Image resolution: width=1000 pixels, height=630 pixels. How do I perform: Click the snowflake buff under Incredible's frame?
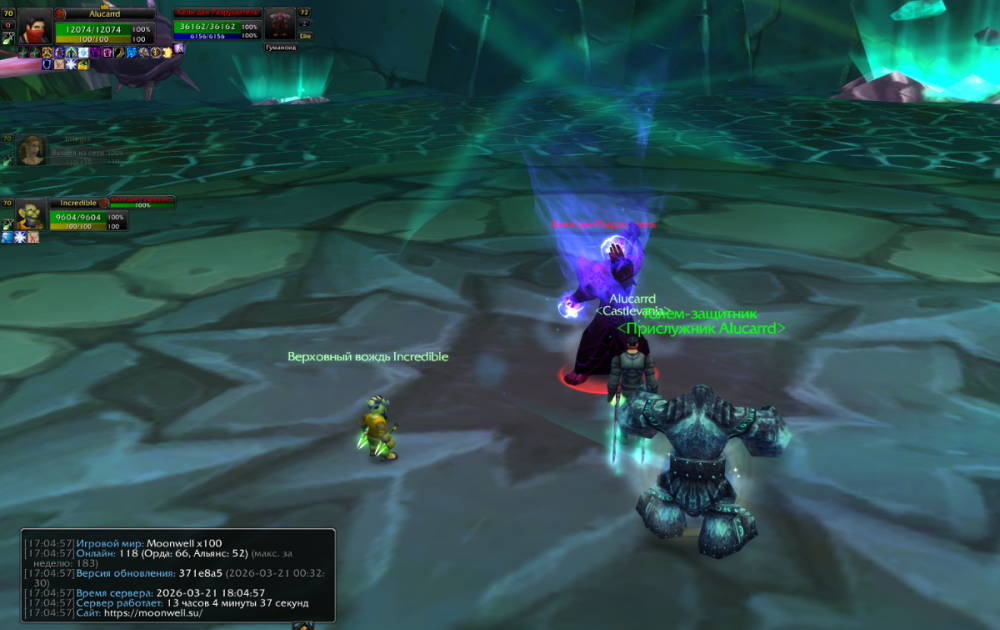click(x=20, y=238)
